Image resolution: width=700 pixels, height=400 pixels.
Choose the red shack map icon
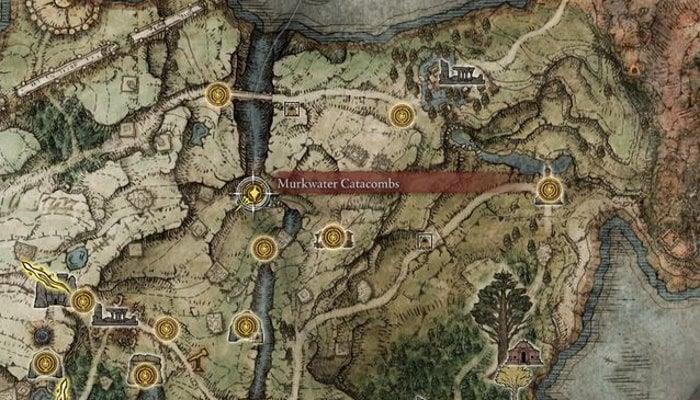point(521,353)
